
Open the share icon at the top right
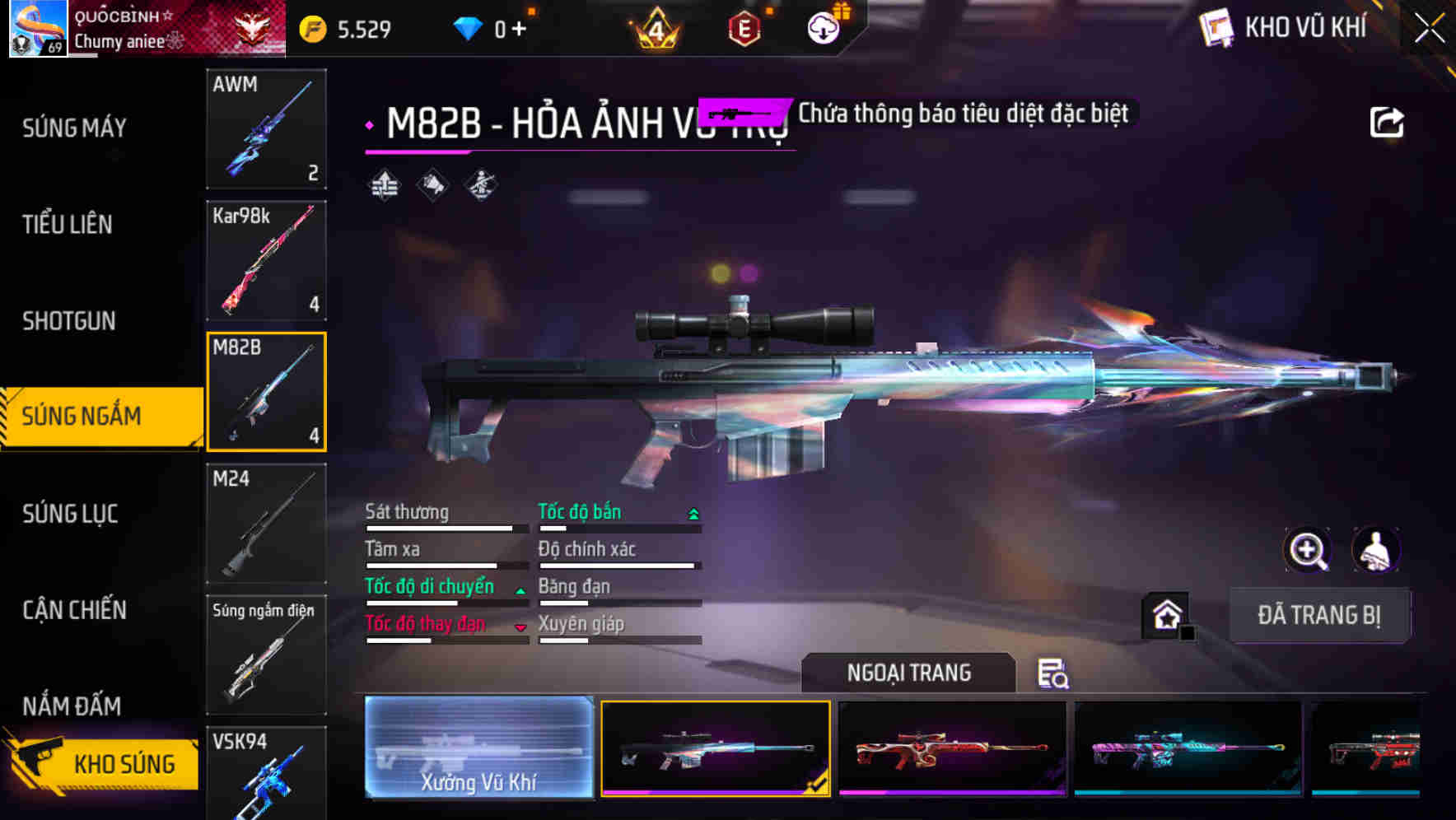(x=1388, y=121)
